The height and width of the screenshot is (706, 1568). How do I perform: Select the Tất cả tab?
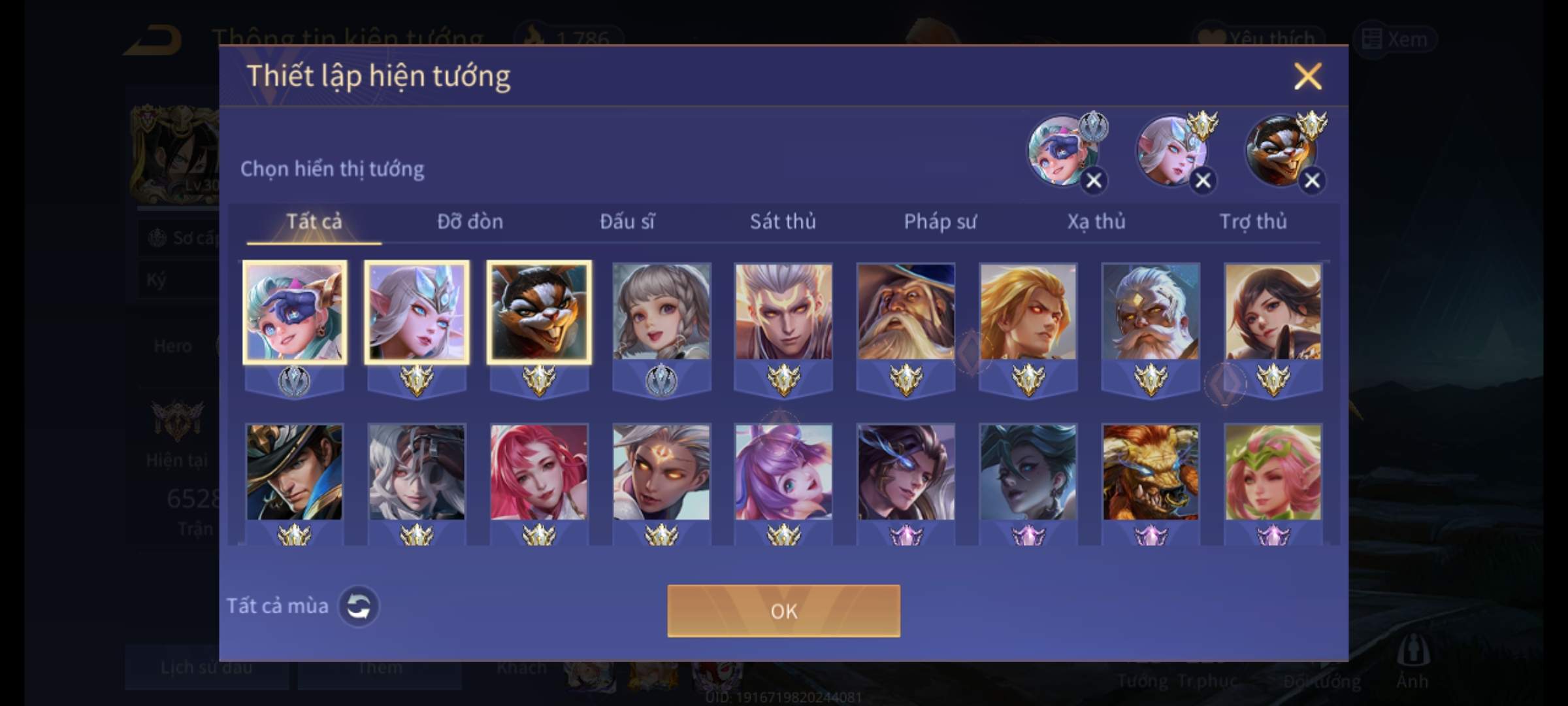point(314,222)
